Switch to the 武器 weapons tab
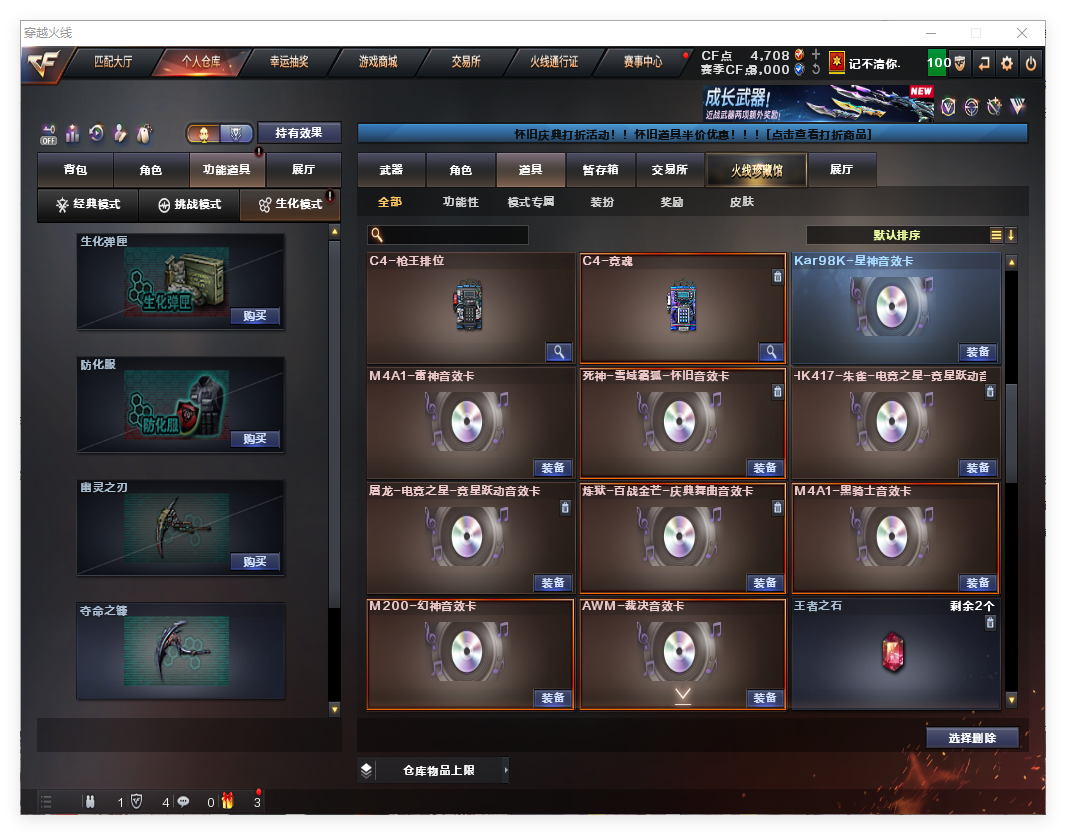 391,171
